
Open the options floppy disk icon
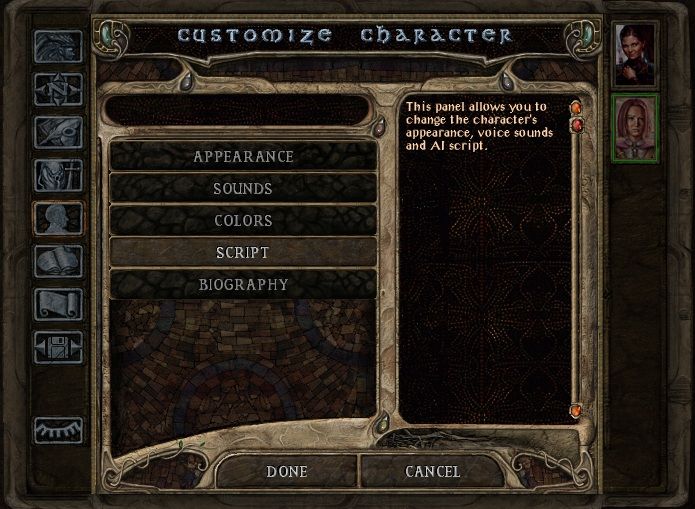coord(58,346)
